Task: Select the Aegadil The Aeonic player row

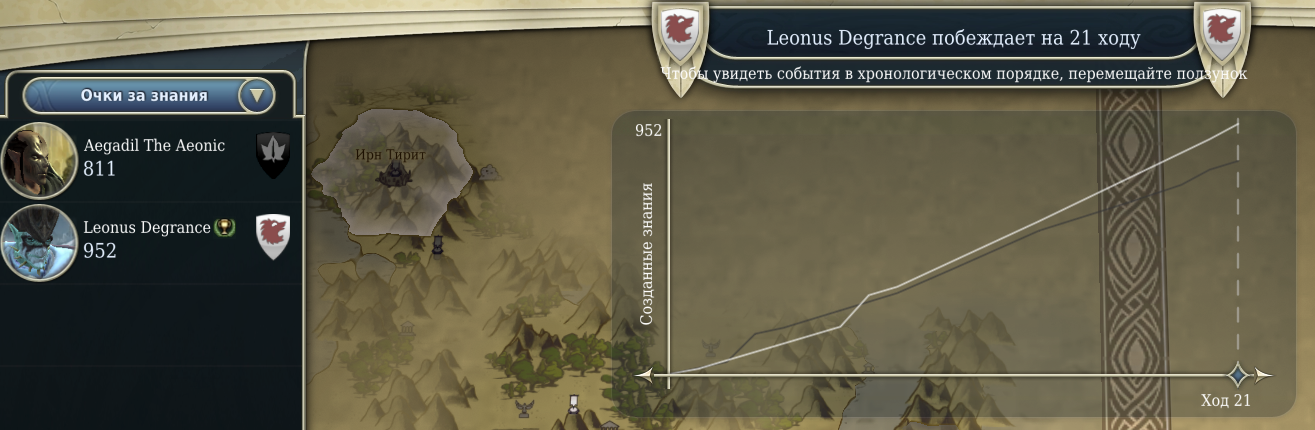Action: click(x=150, y=158)
